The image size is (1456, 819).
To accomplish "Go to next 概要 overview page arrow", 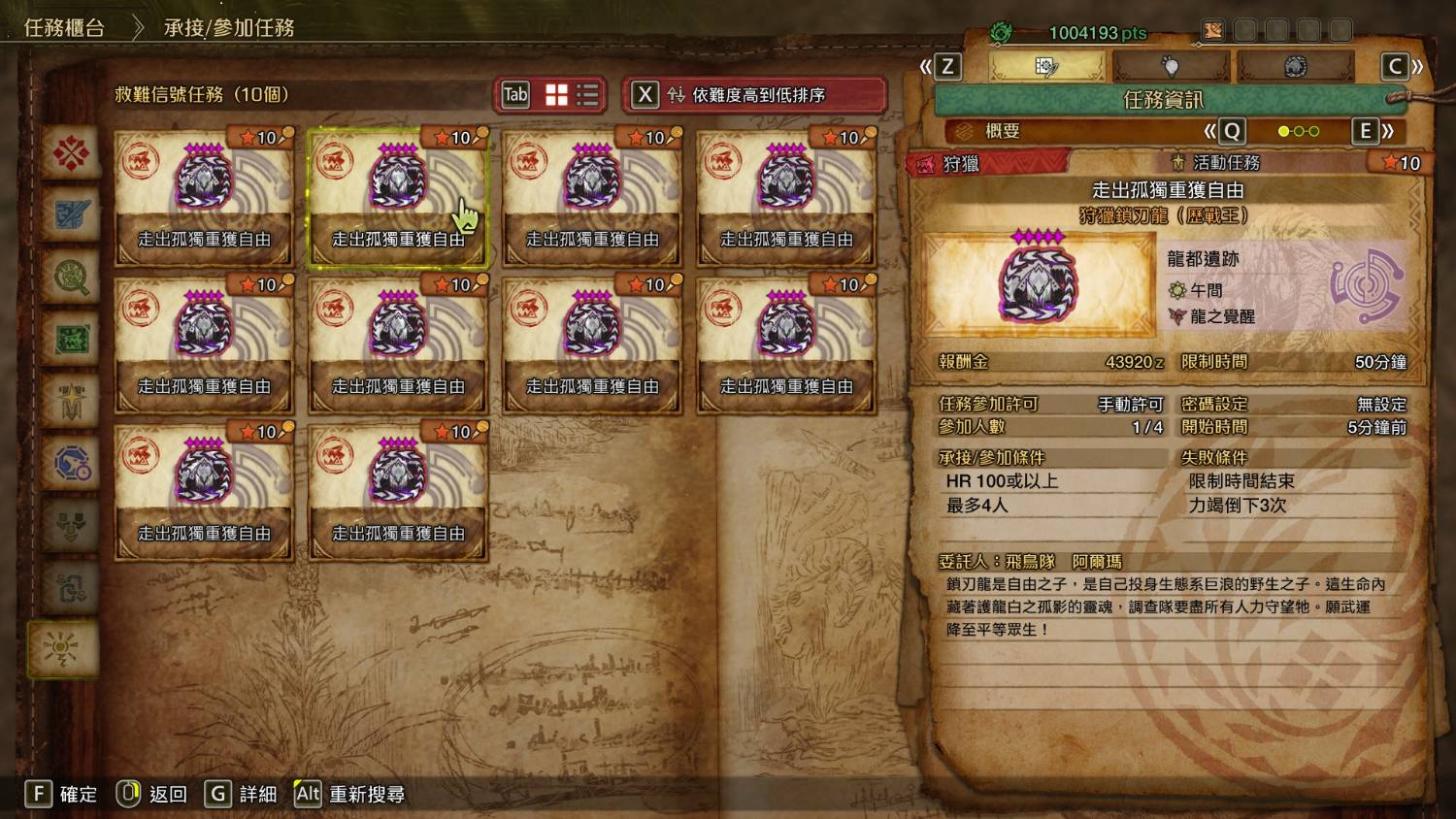I will (x=1374, y=131).
